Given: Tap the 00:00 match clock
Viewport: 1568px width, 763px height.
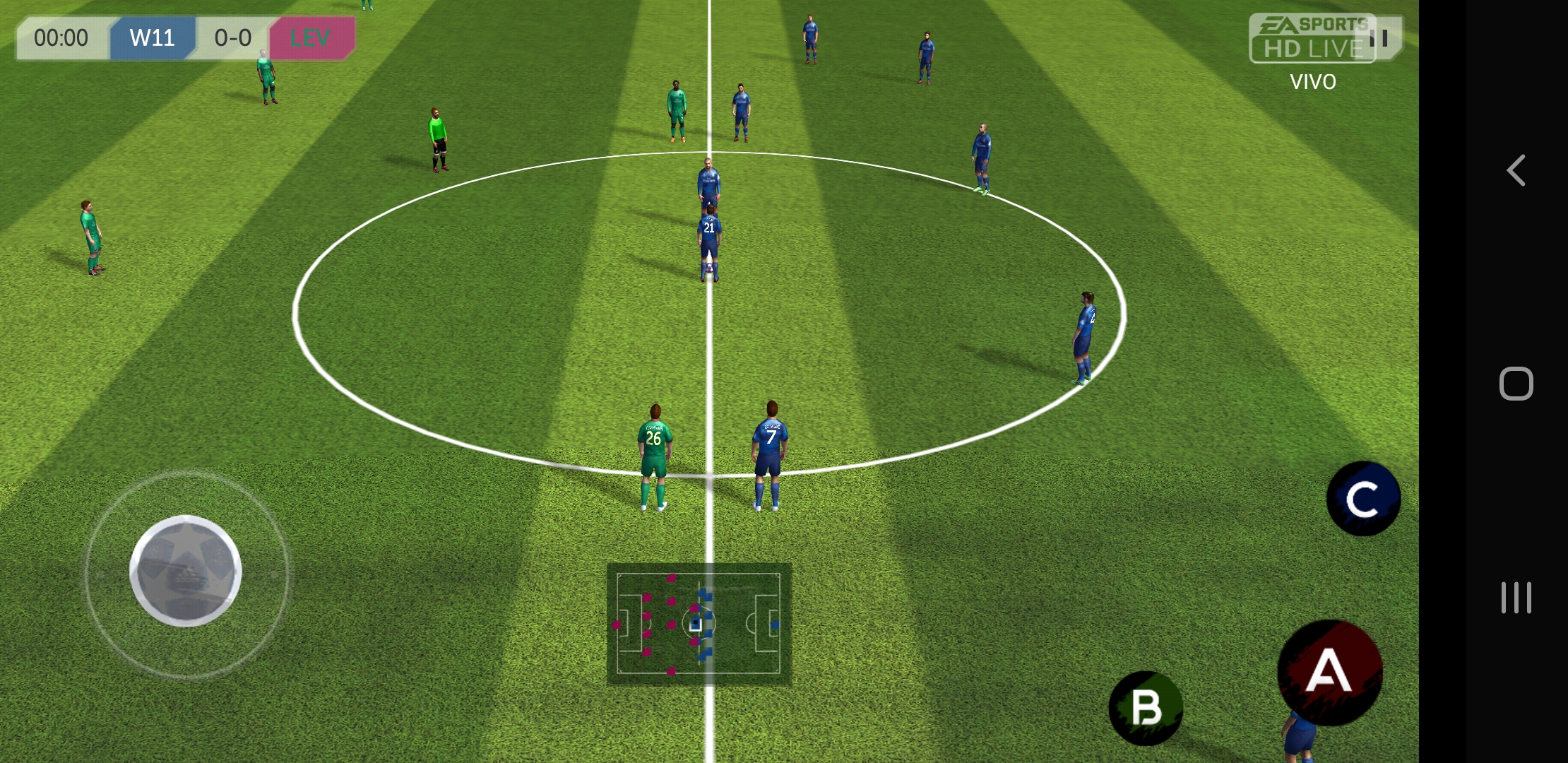Looking at the screenshot, I should coord(59,38).
